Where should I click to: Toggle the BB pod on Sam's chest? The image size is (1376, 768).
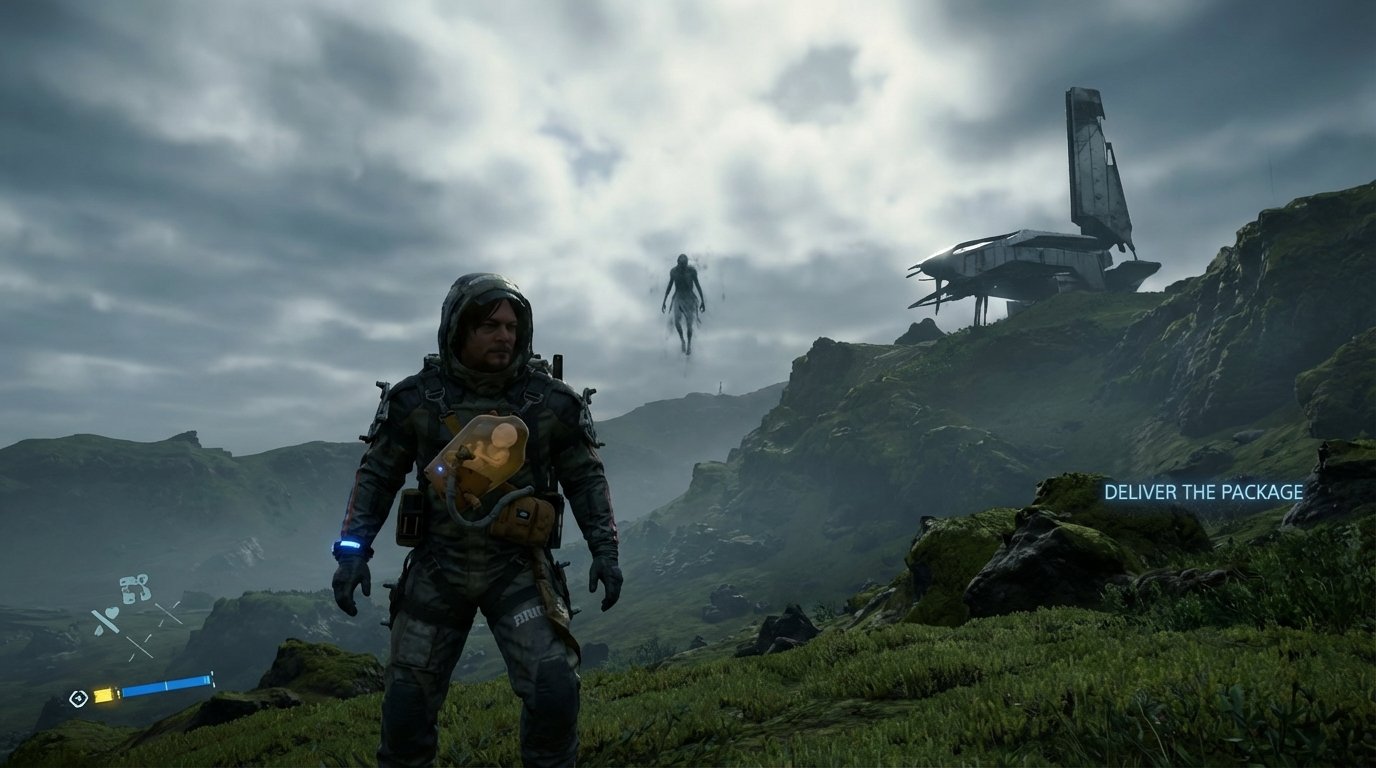click(487, 457)
